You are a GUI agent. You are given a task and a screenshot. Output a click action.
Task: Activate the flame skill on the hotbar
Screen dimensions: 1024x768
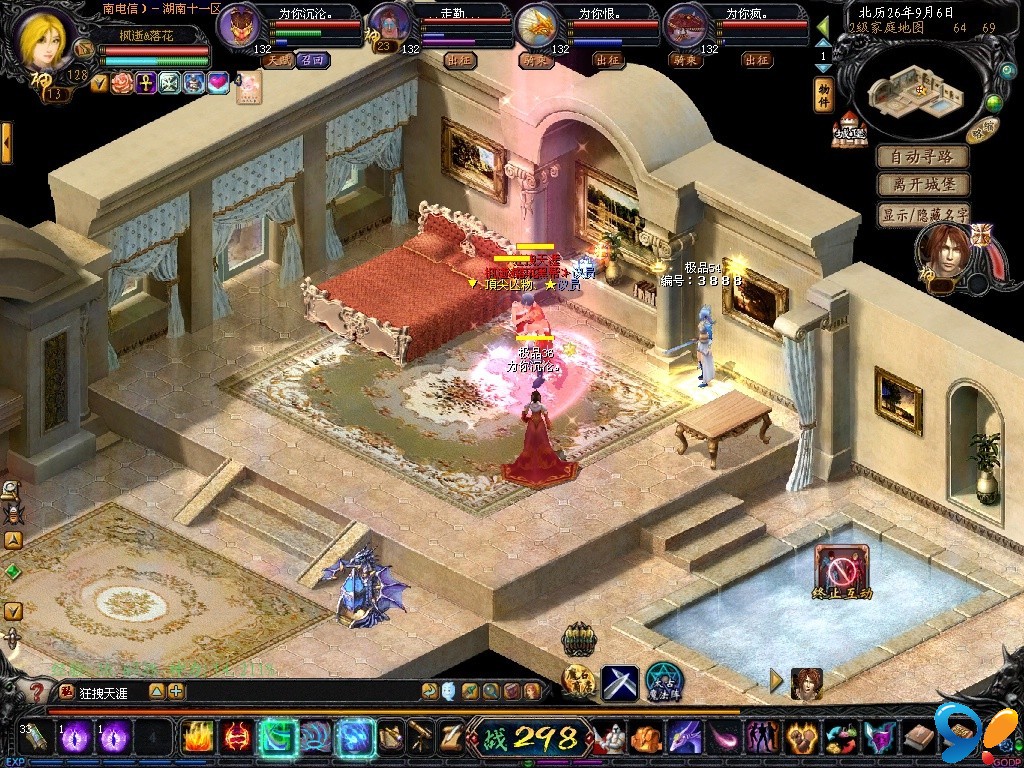pos(196,738)
